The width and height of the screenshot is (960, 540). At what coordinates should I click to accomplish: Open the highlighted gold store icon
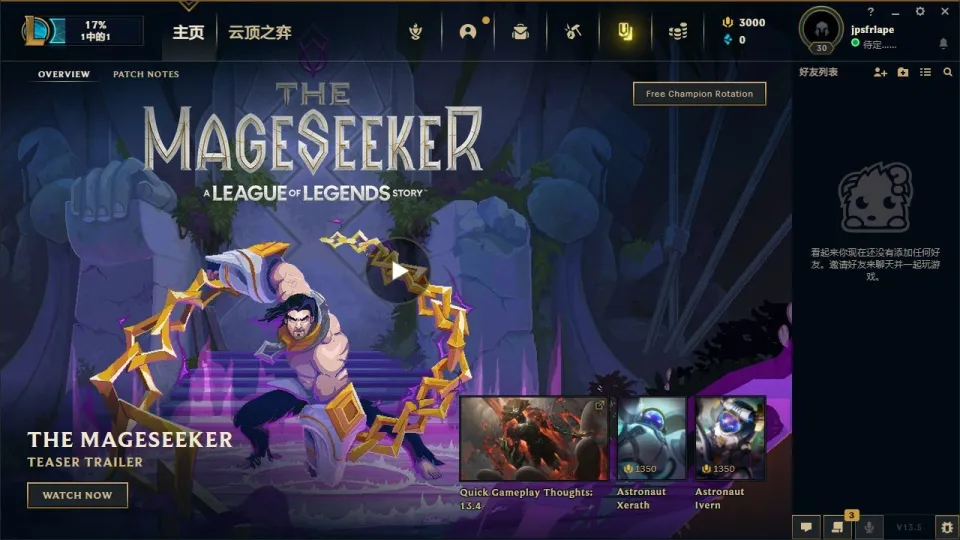click(625, 31)
